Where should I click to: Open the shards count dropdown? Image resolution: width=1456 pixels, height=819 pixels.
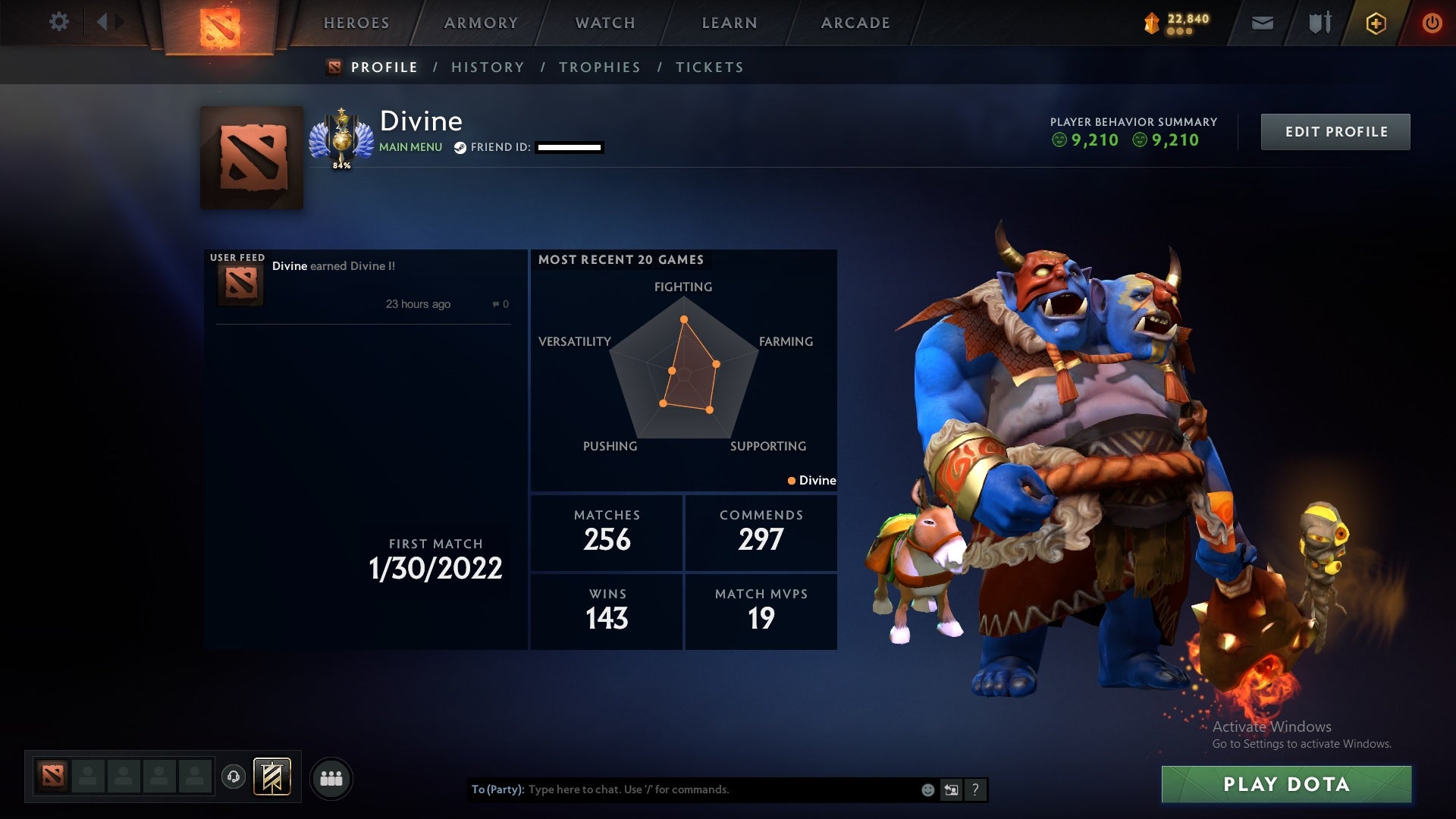tap(1171, 23)
